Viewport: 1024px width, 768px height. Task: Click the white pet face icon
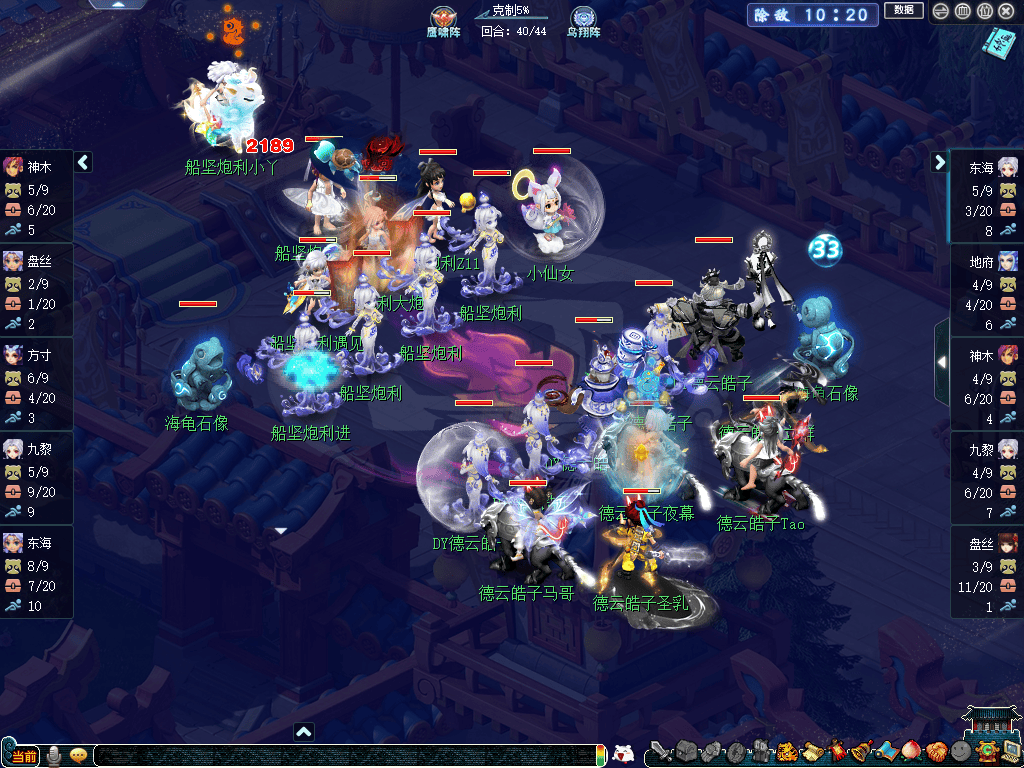pos(624,753)
